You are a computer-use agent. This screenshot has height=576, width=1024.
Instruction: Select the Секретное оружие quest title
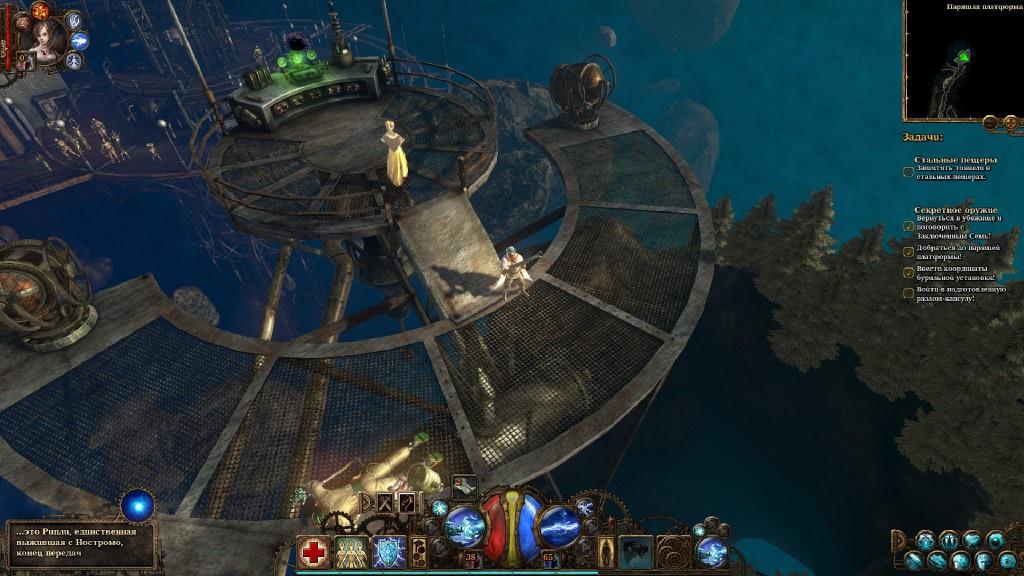click(951, 210)
